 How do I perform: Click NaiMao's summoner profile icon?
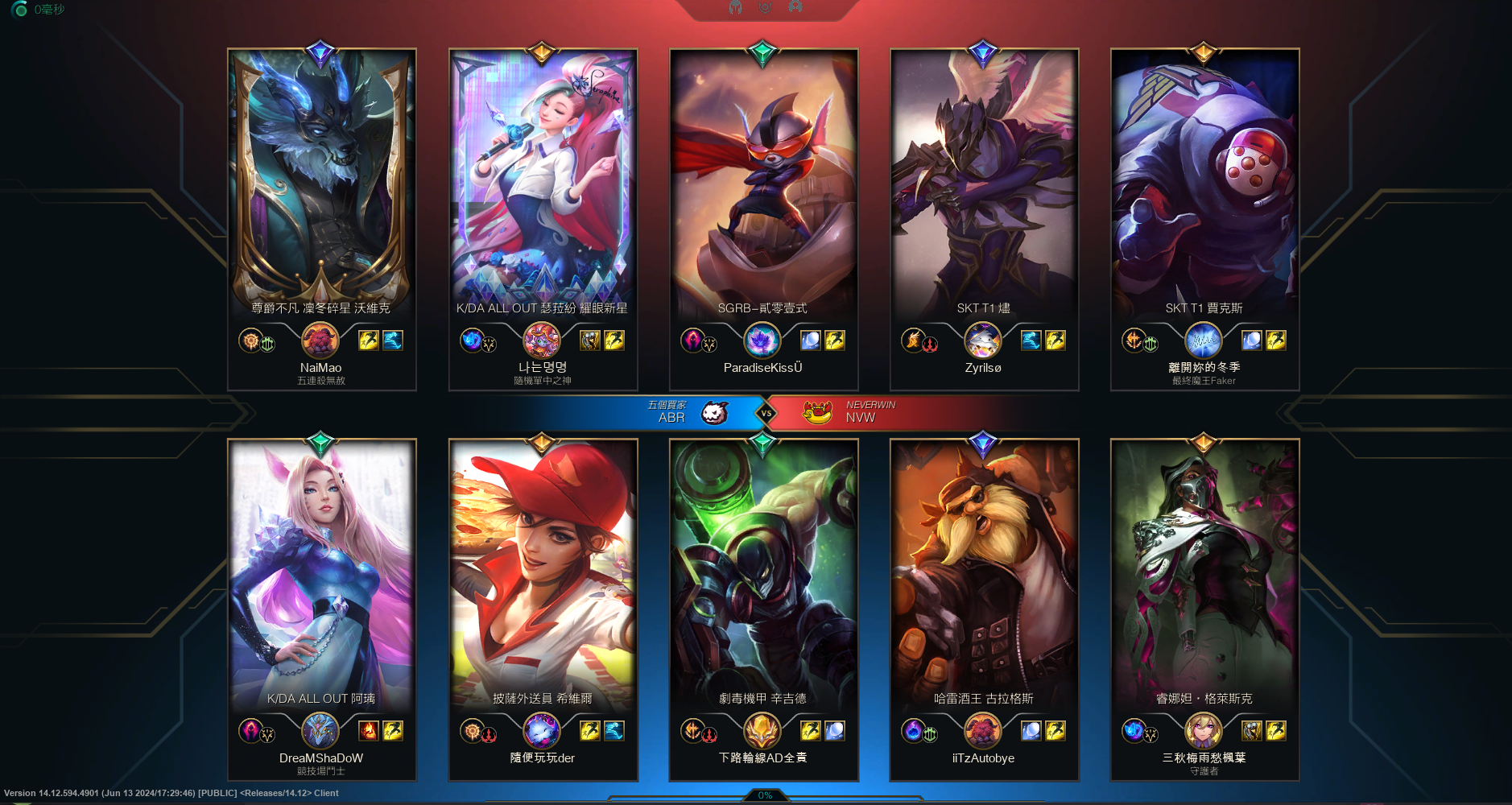tap(320, 341)
